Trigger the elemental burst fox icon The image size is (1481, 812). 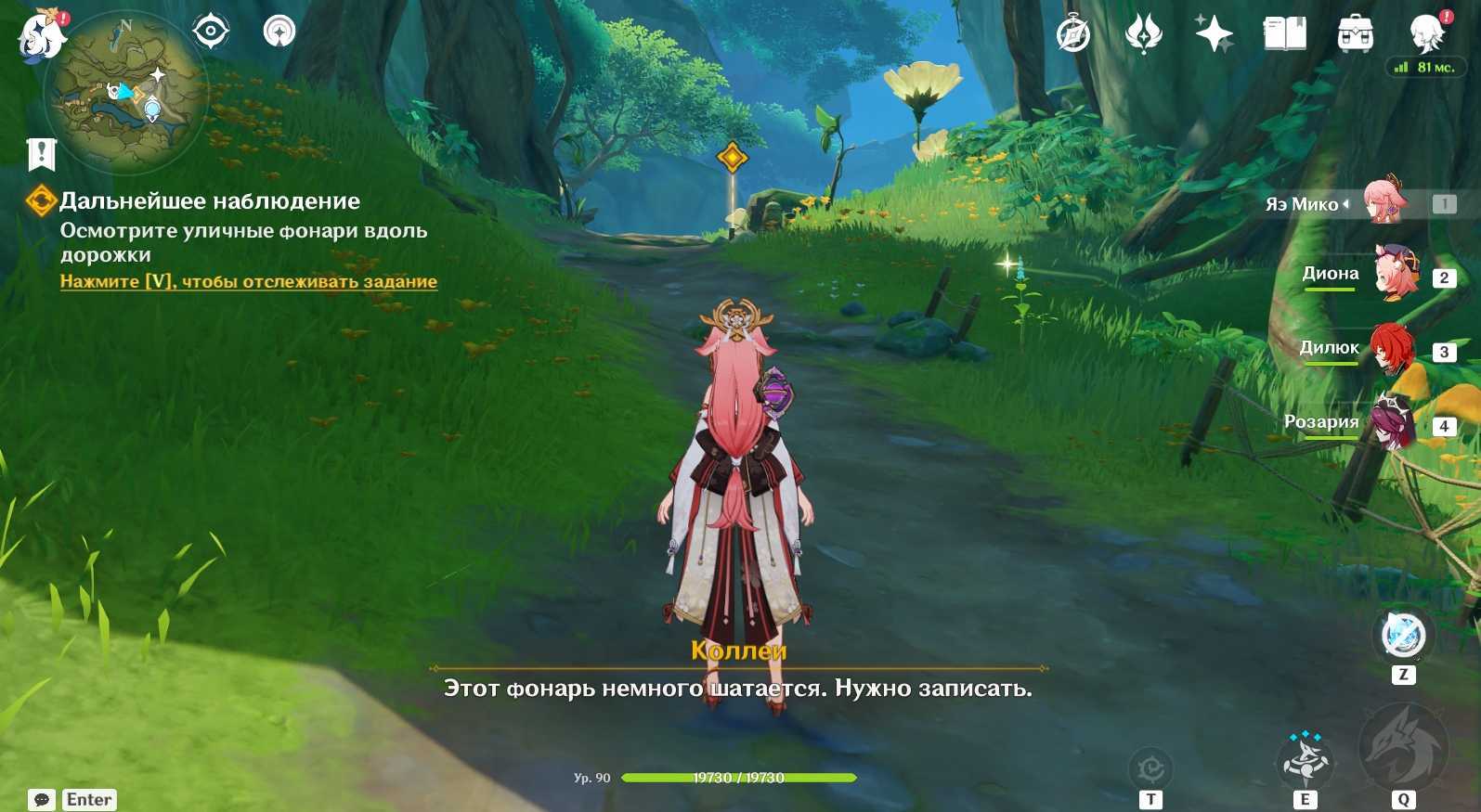pos(1402,750)
